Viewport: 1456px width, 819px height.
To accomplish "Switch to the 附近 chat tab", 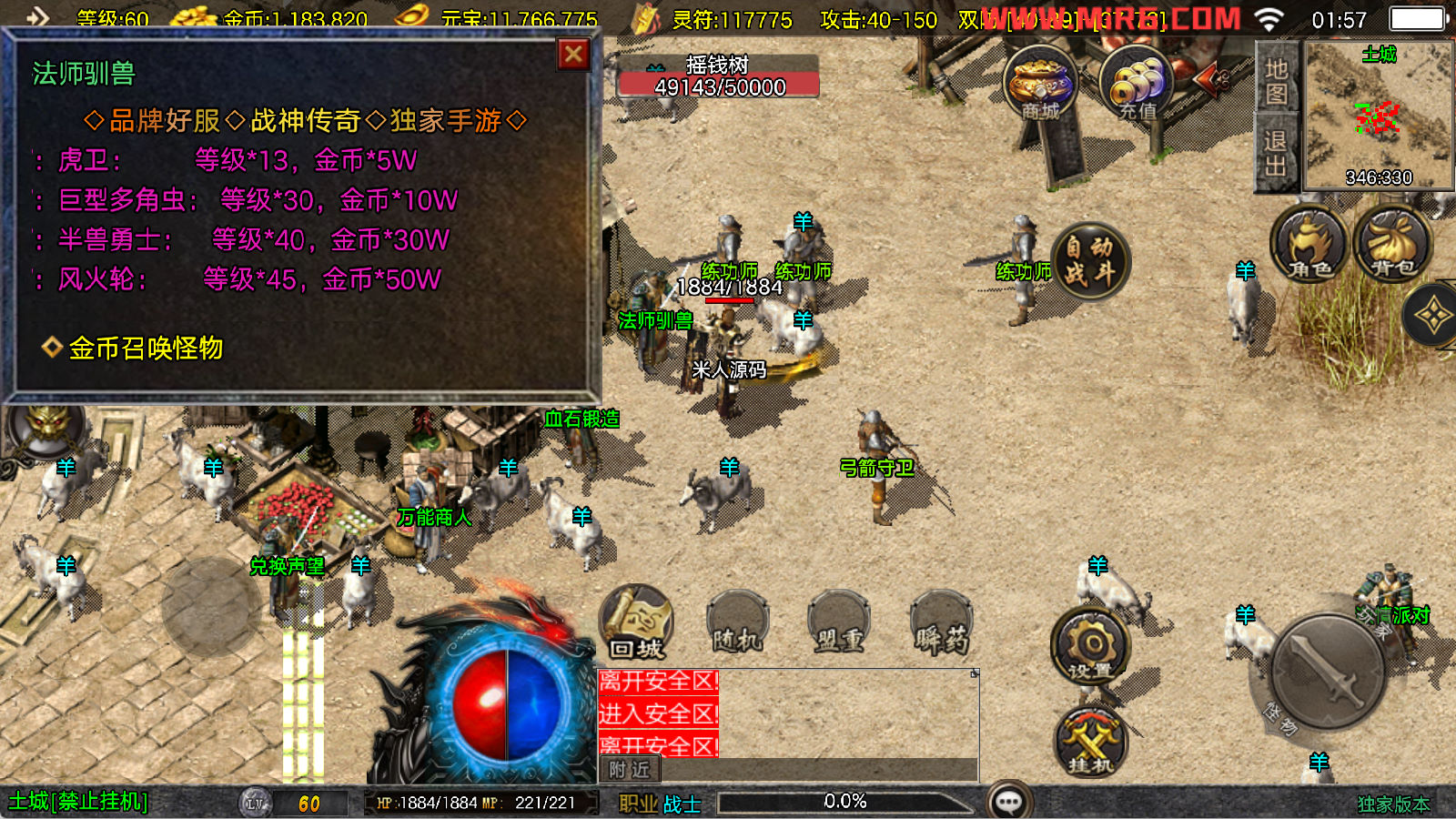I will [630, 770].
